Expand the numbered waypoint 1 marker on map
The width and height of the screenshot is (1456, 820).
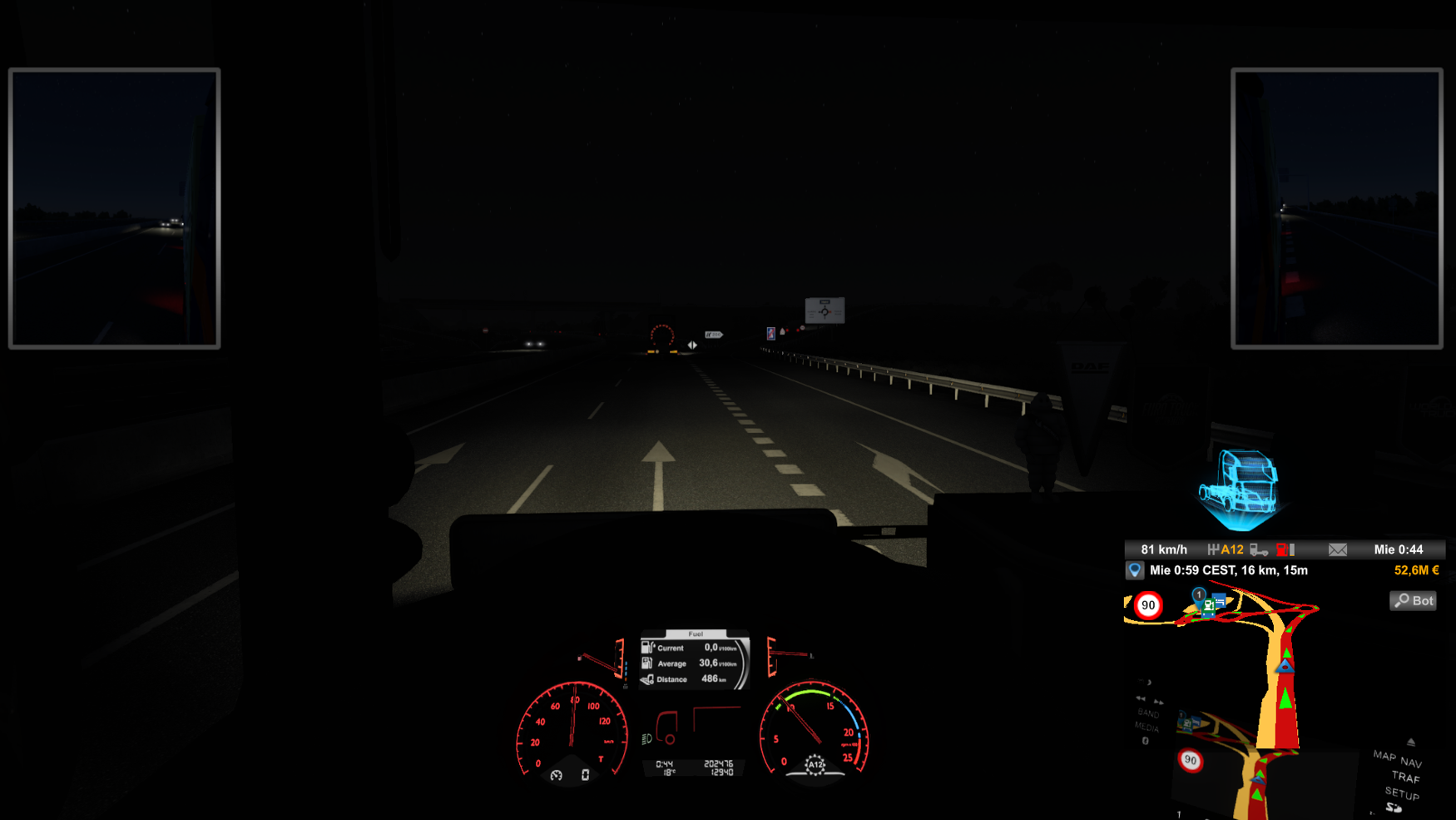[x=1199, y=594]
